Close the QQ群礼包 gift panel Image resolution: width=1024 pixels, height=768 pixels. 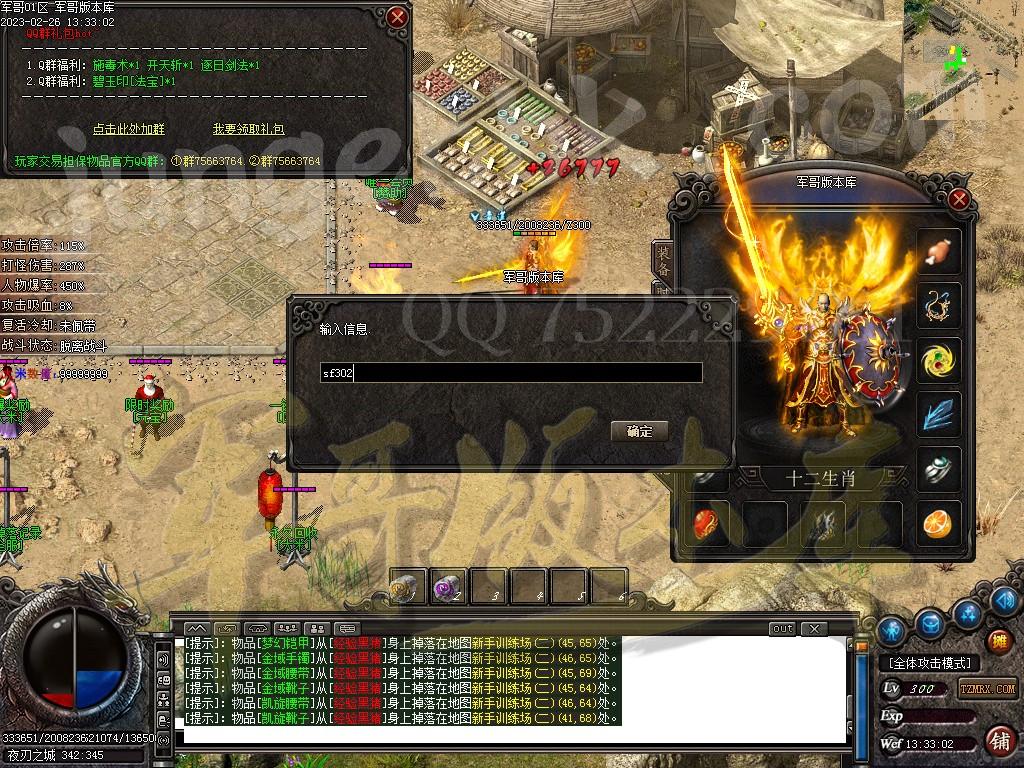397,17
